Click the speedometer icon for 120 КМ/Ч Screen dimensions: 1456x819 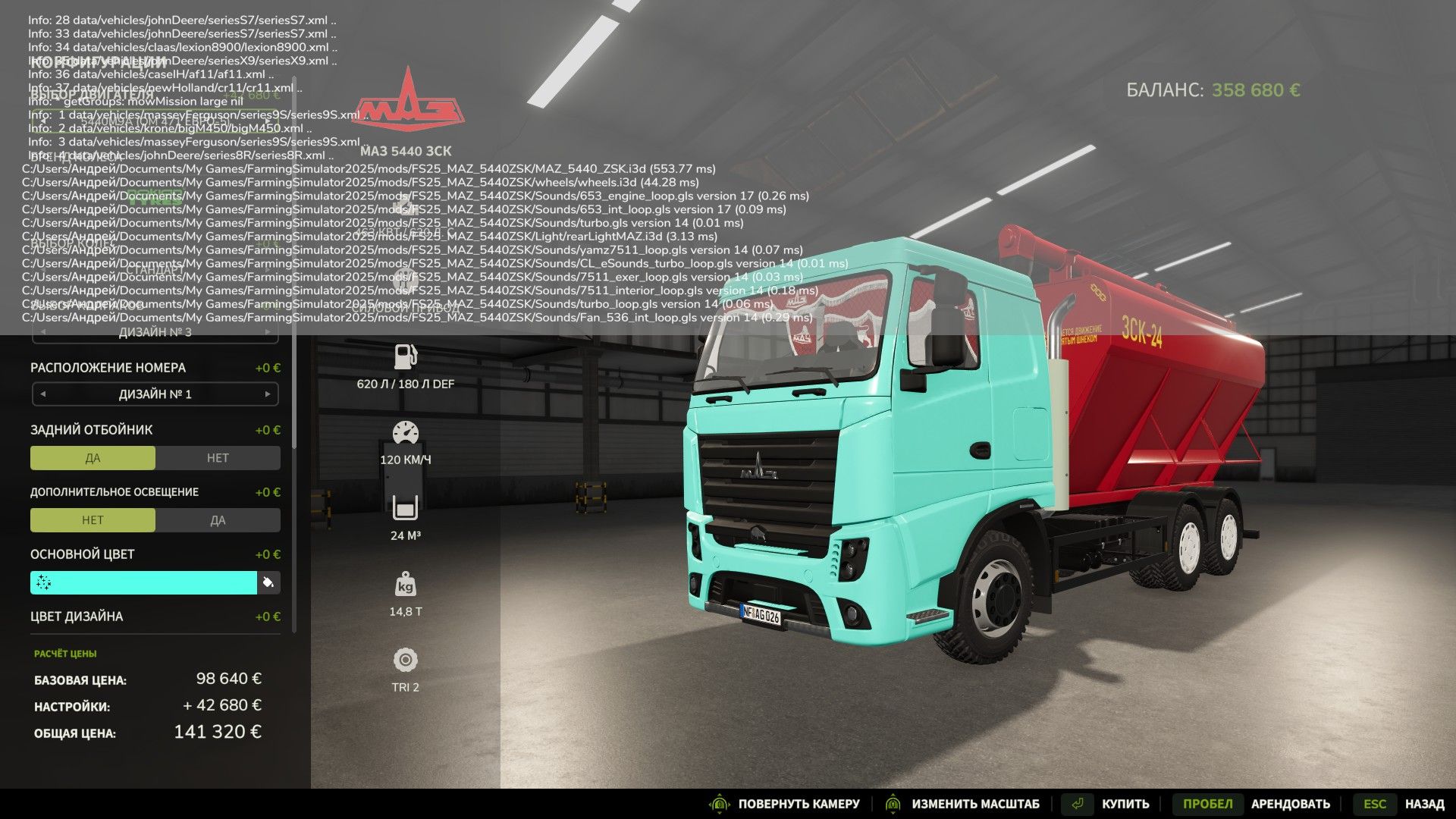tap(407, 431)
